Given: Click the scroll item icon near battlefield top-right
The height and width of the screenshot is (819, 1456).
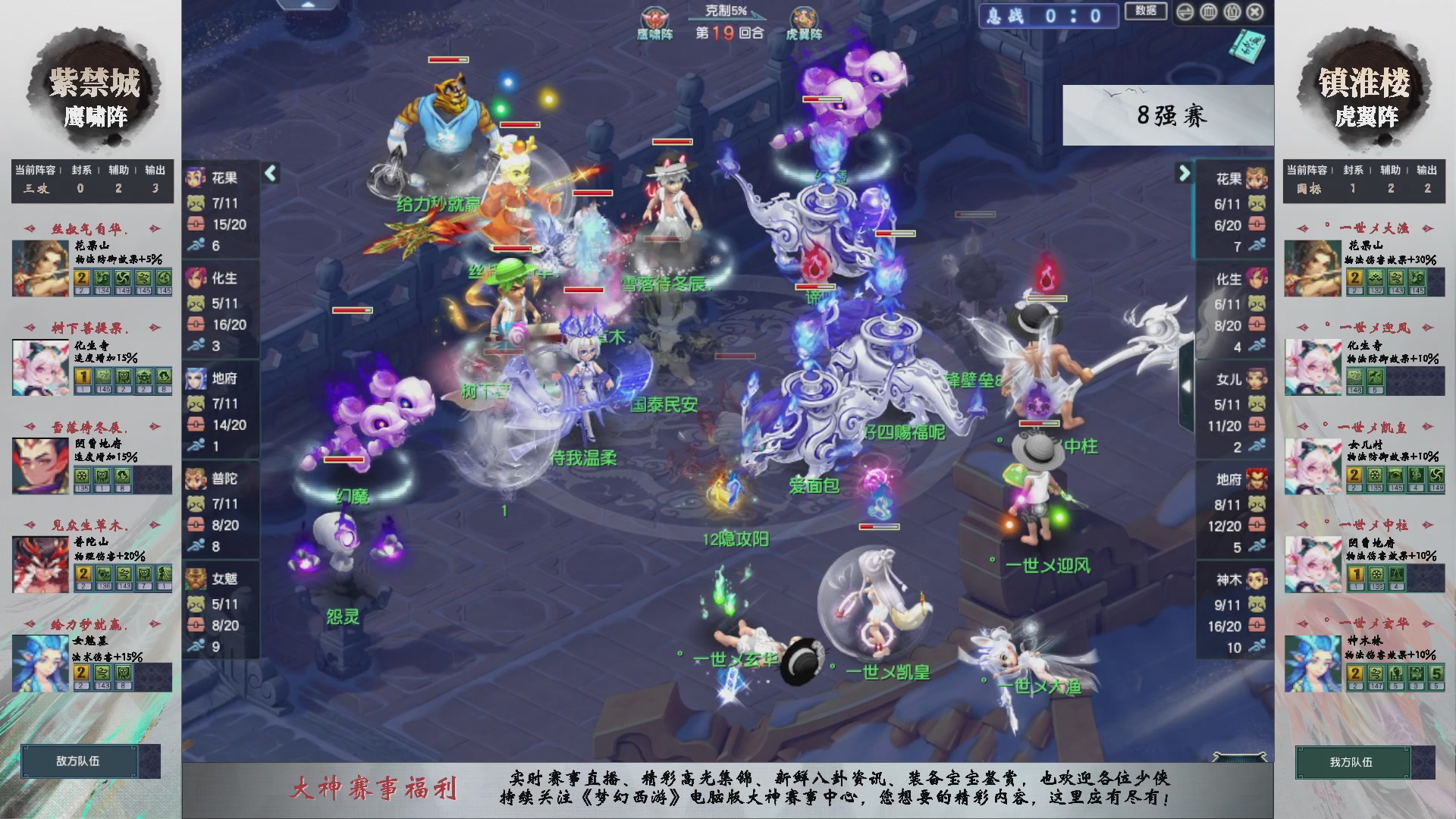Looking at the screenshot, I should (x=1247, y=45).
